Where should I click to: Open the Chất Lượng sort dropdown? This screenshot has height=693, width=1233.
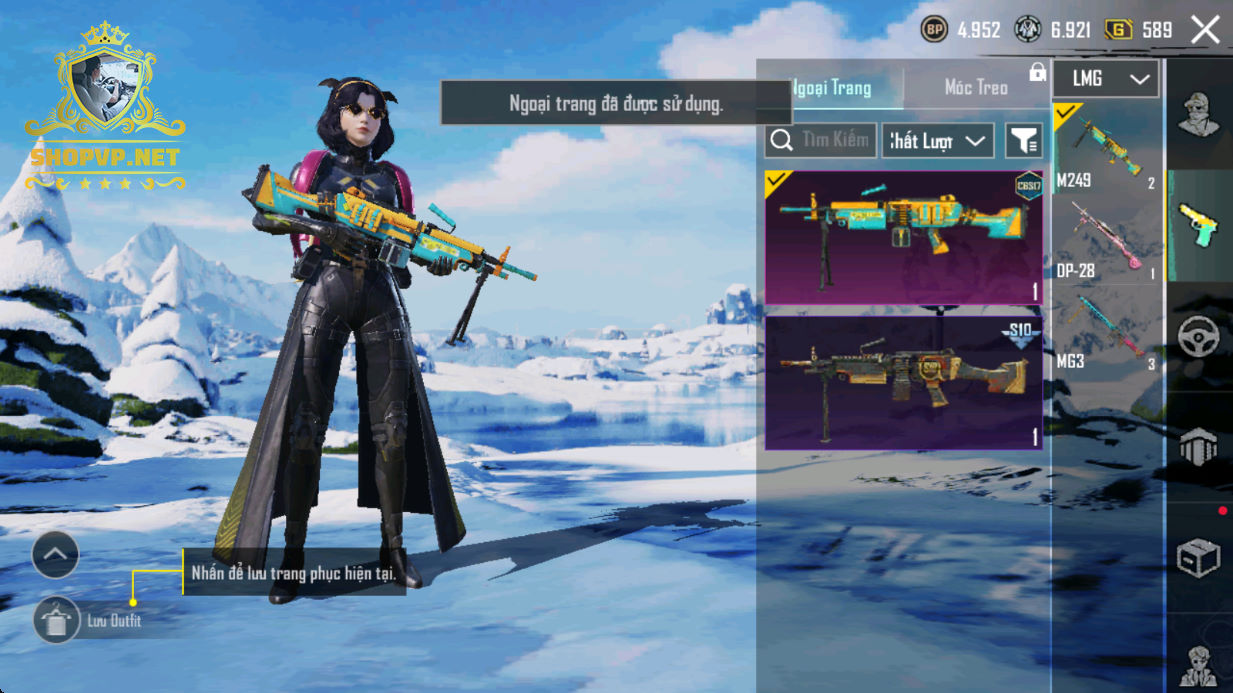[937, 141]
